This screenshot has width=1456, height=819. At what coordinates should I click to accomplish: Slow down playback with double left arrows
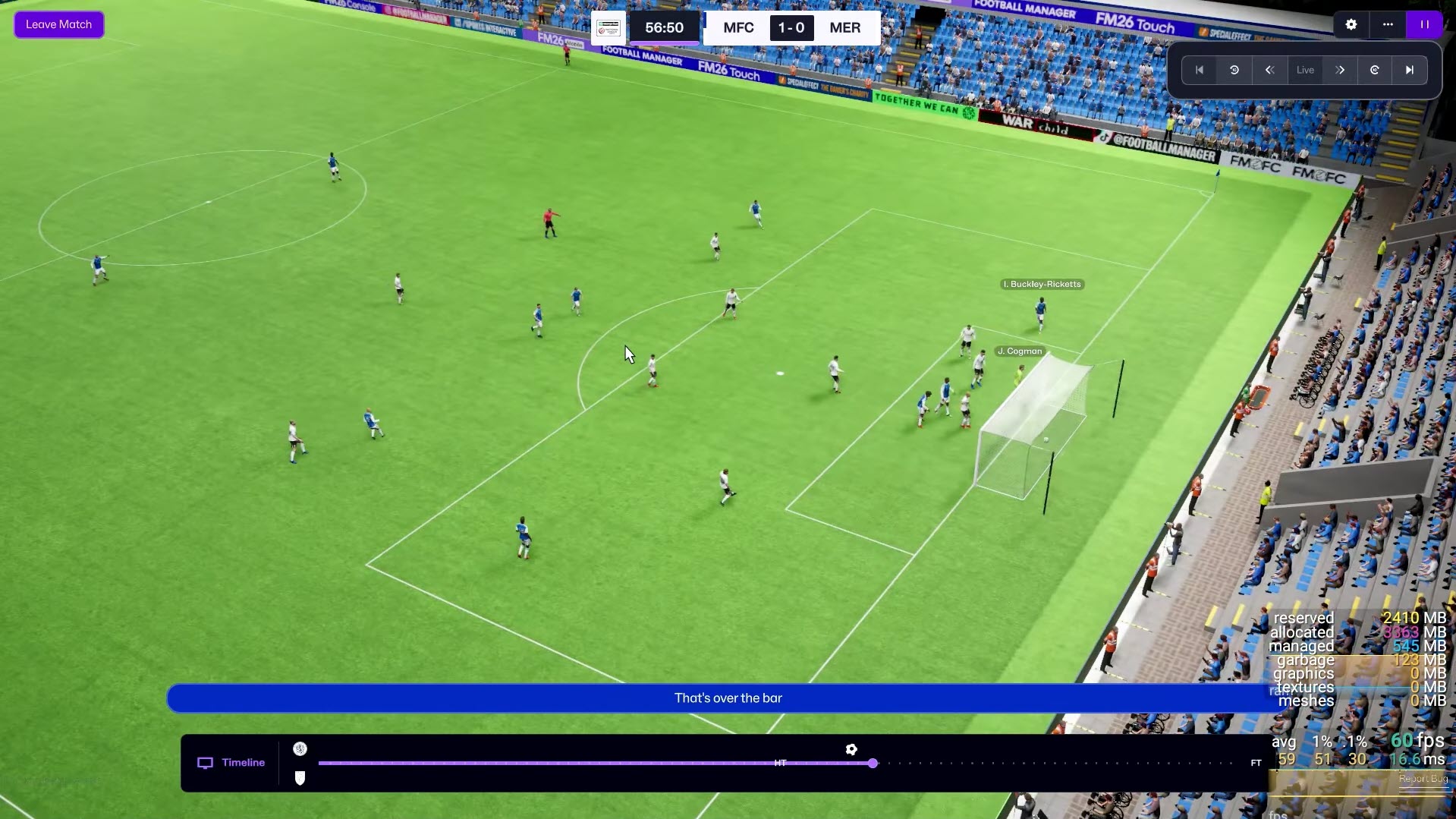pos(1269,70)
